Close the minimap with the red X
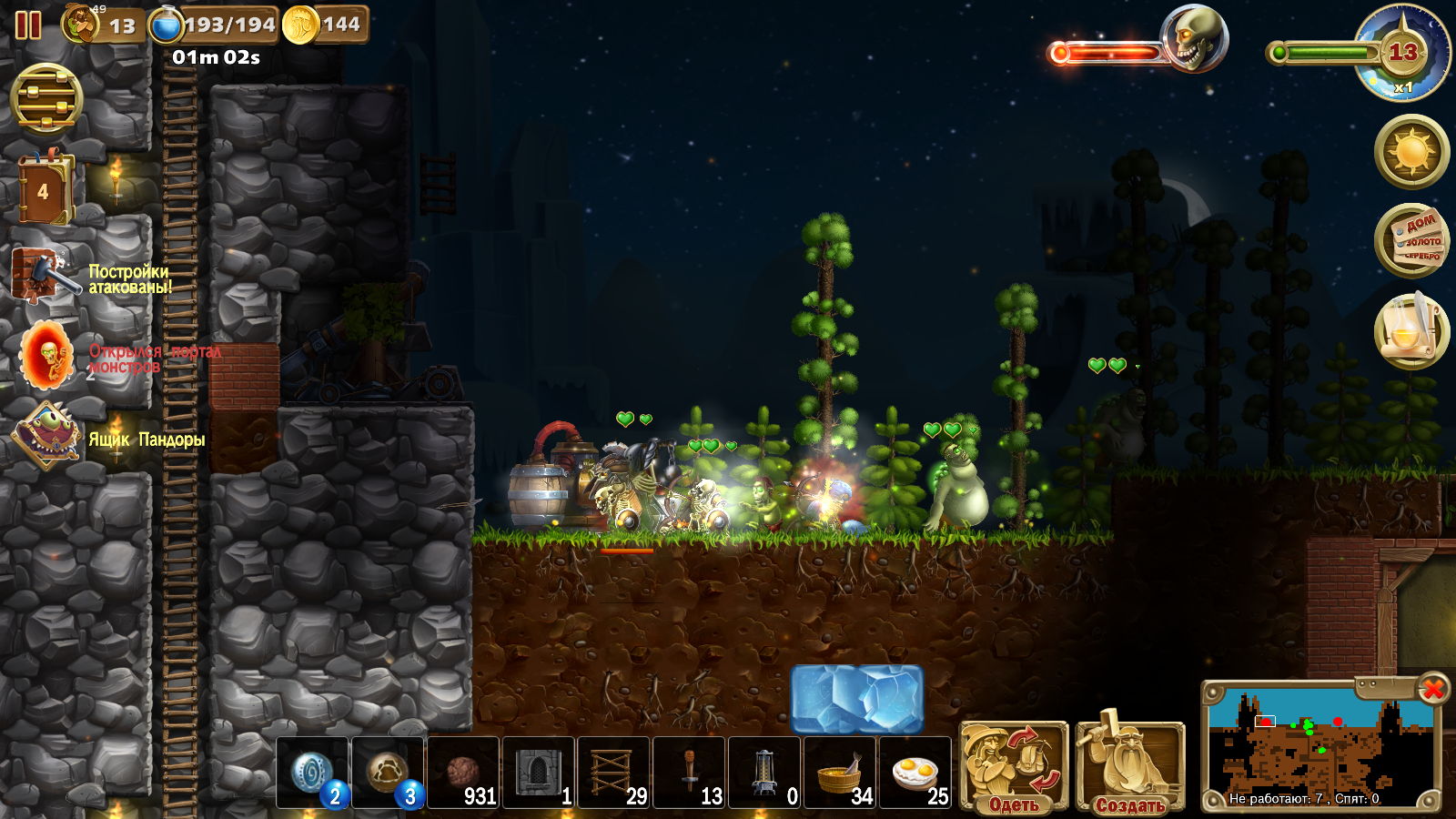This screenshot has width=1456, height=819. [x=1432, y=689]
